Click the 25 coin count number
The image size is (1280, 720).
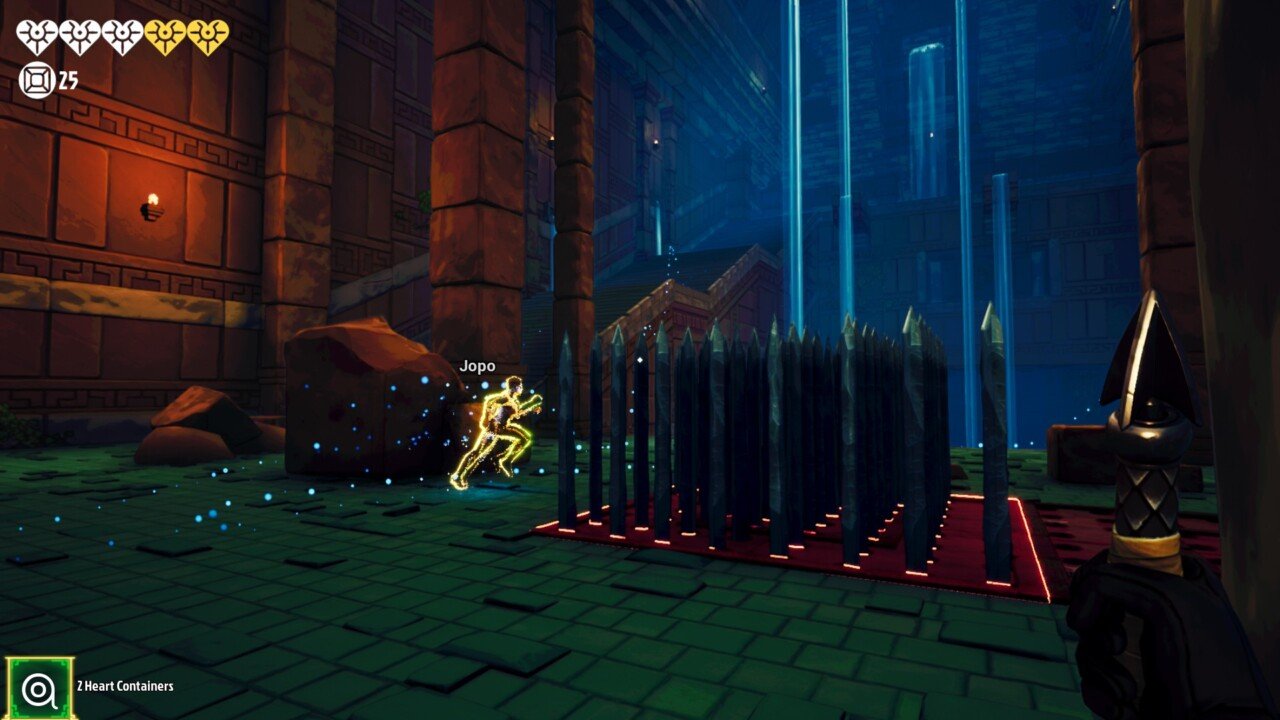click(x=69, y=79)
